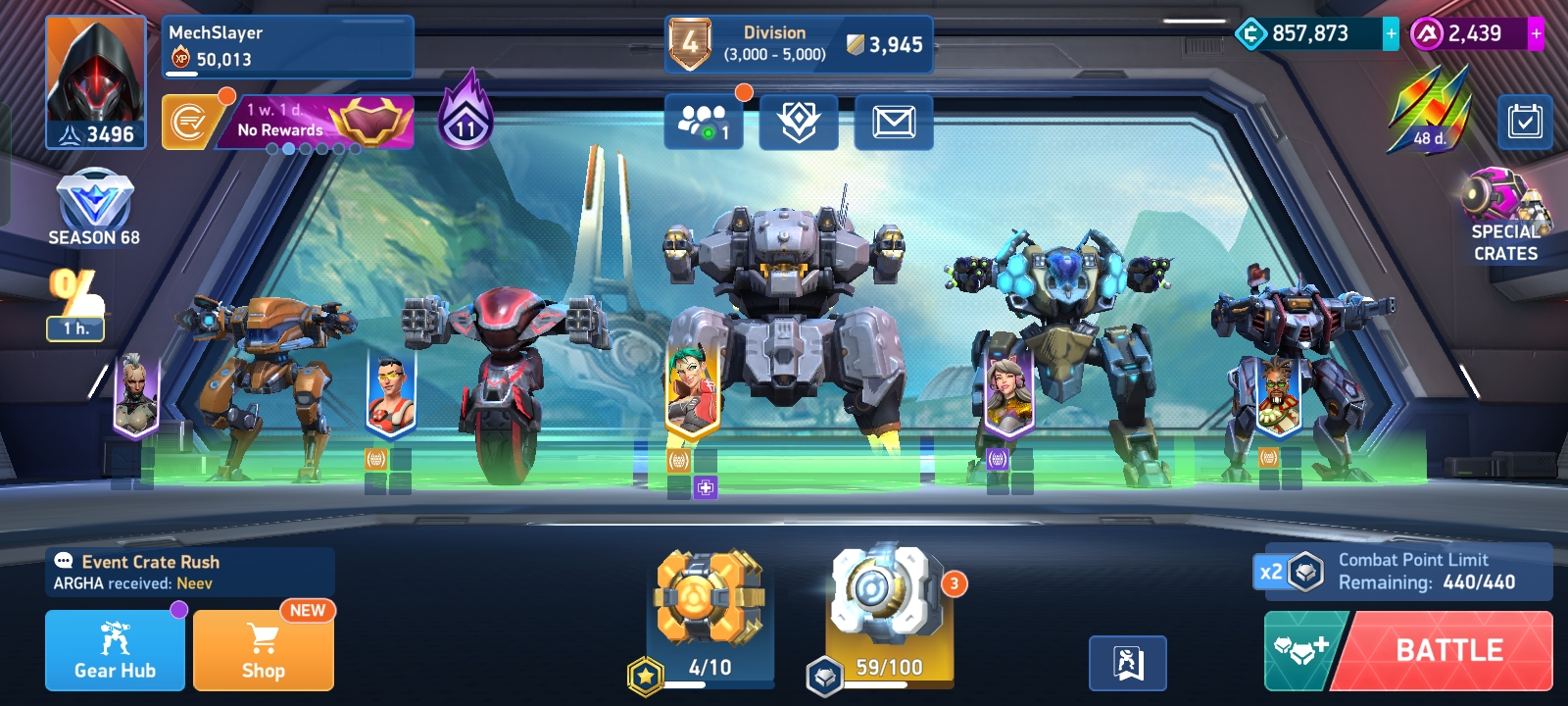Open the Shop
Image resolution: width=1568 pixels, height=706 pixels.
(x=263, y=650)
